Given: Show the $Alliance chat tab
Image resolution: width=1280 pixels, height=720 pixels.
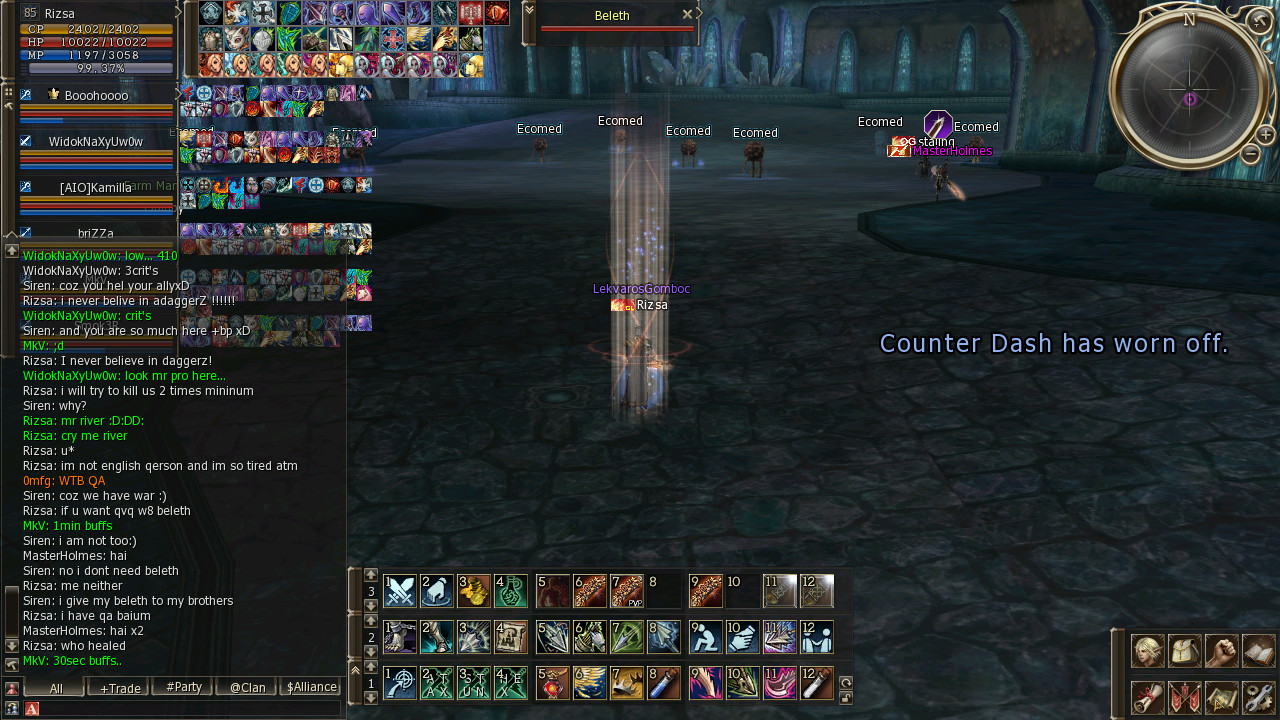Looking at the screenshot, I should click(310, 687).
